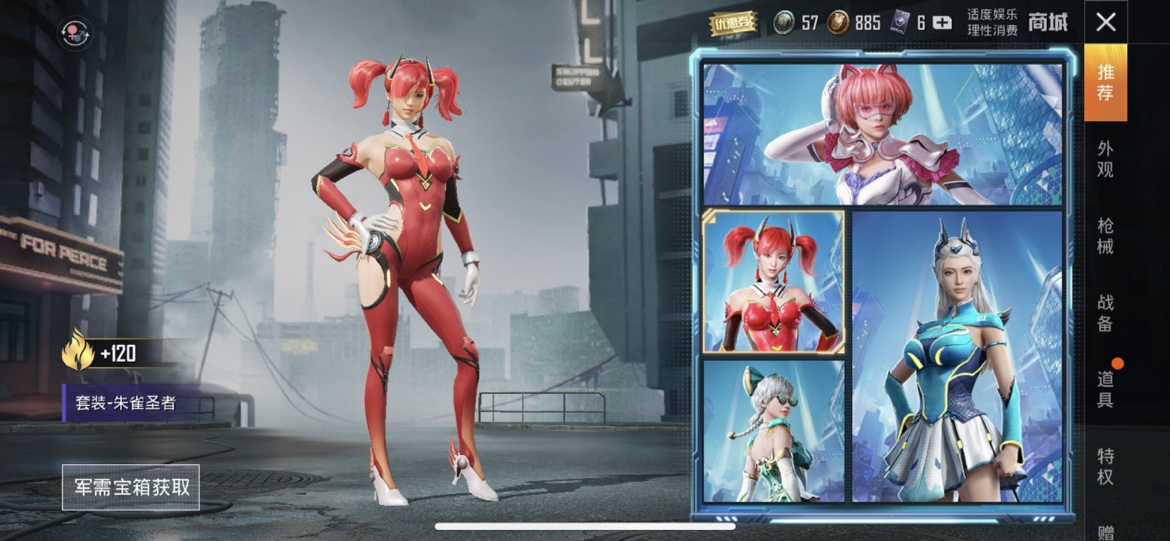View the pink cat-ear outfit banner

click(883, 134)
